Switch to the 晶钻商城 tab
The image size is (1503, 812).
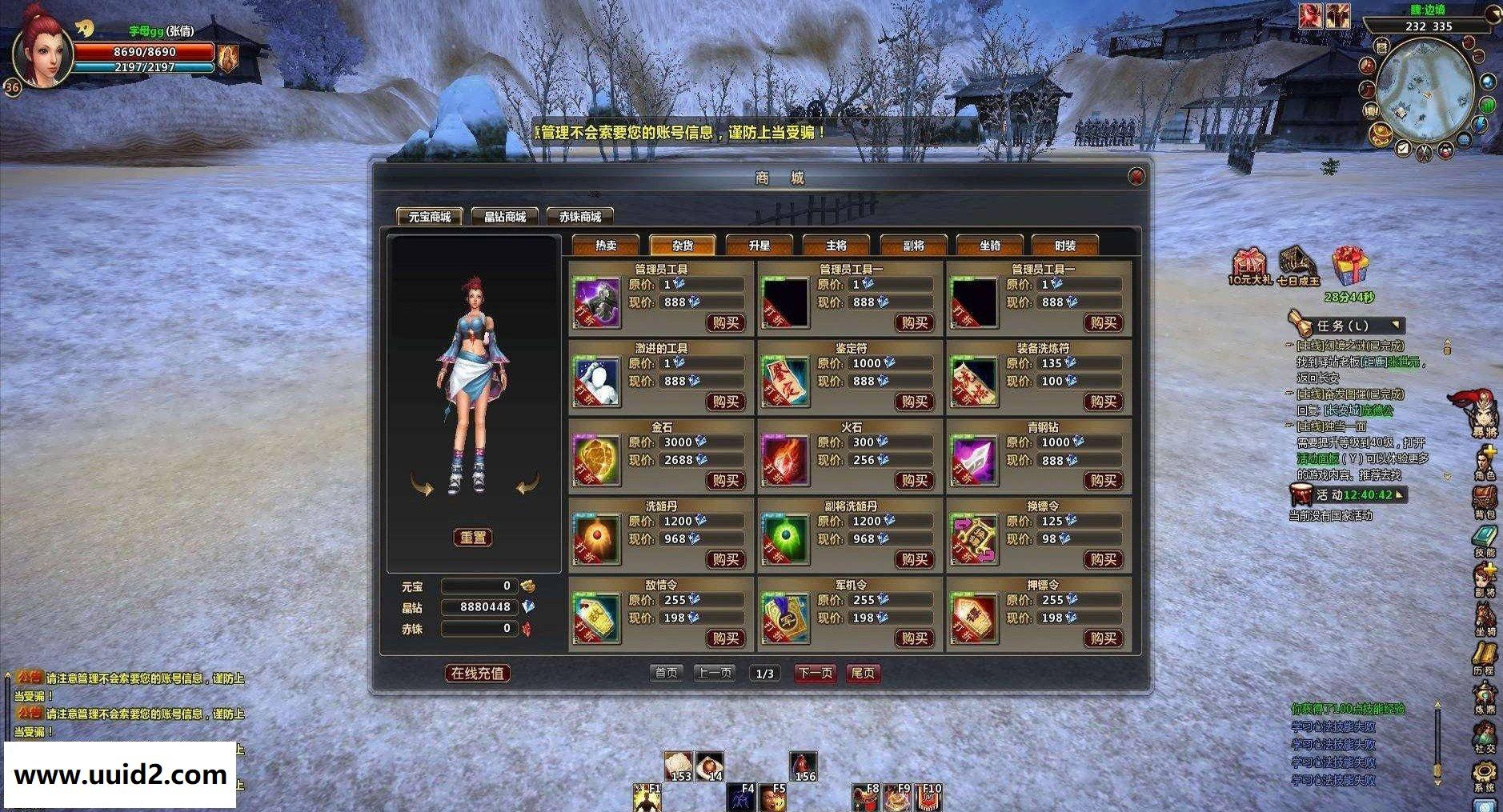click(505, 217)
